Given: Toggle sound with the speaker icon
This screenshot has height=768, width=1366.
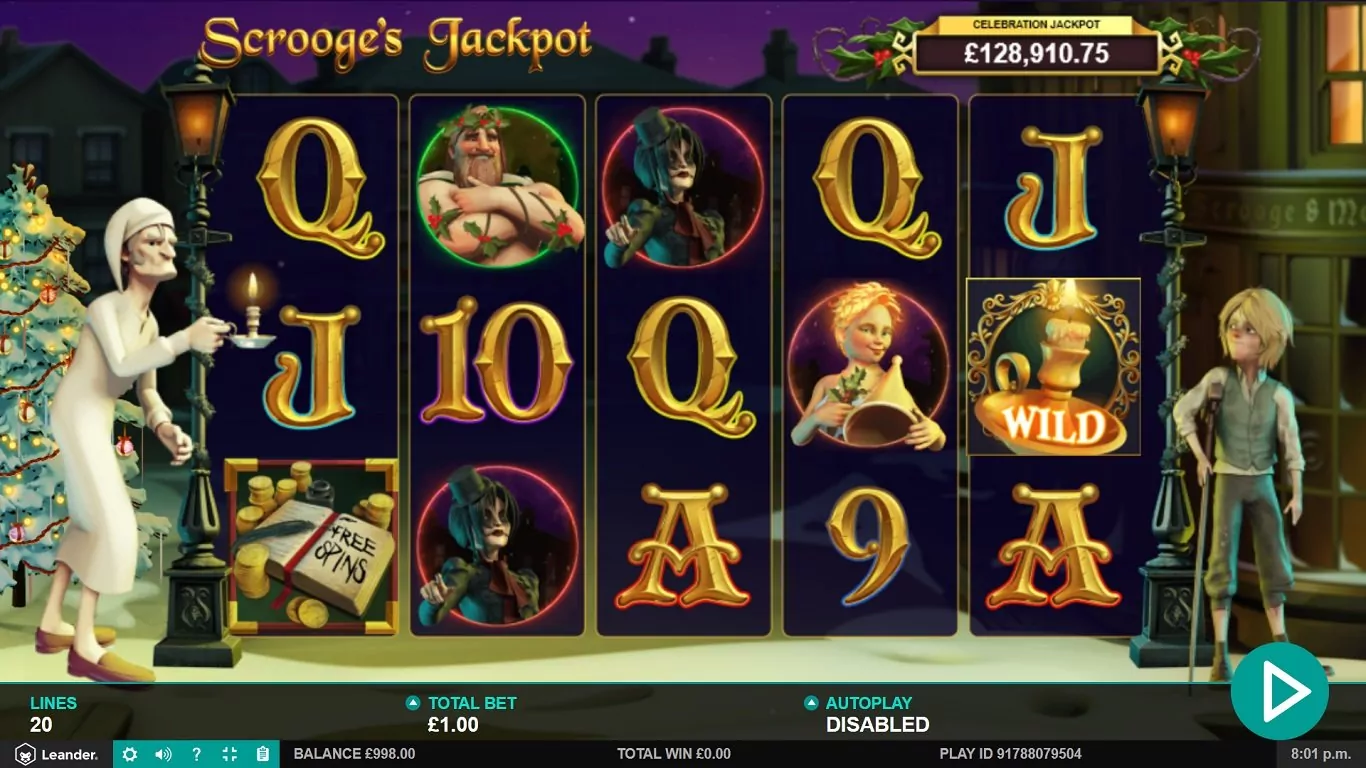Looking at the screenshot, I should (x=163, y=754).
